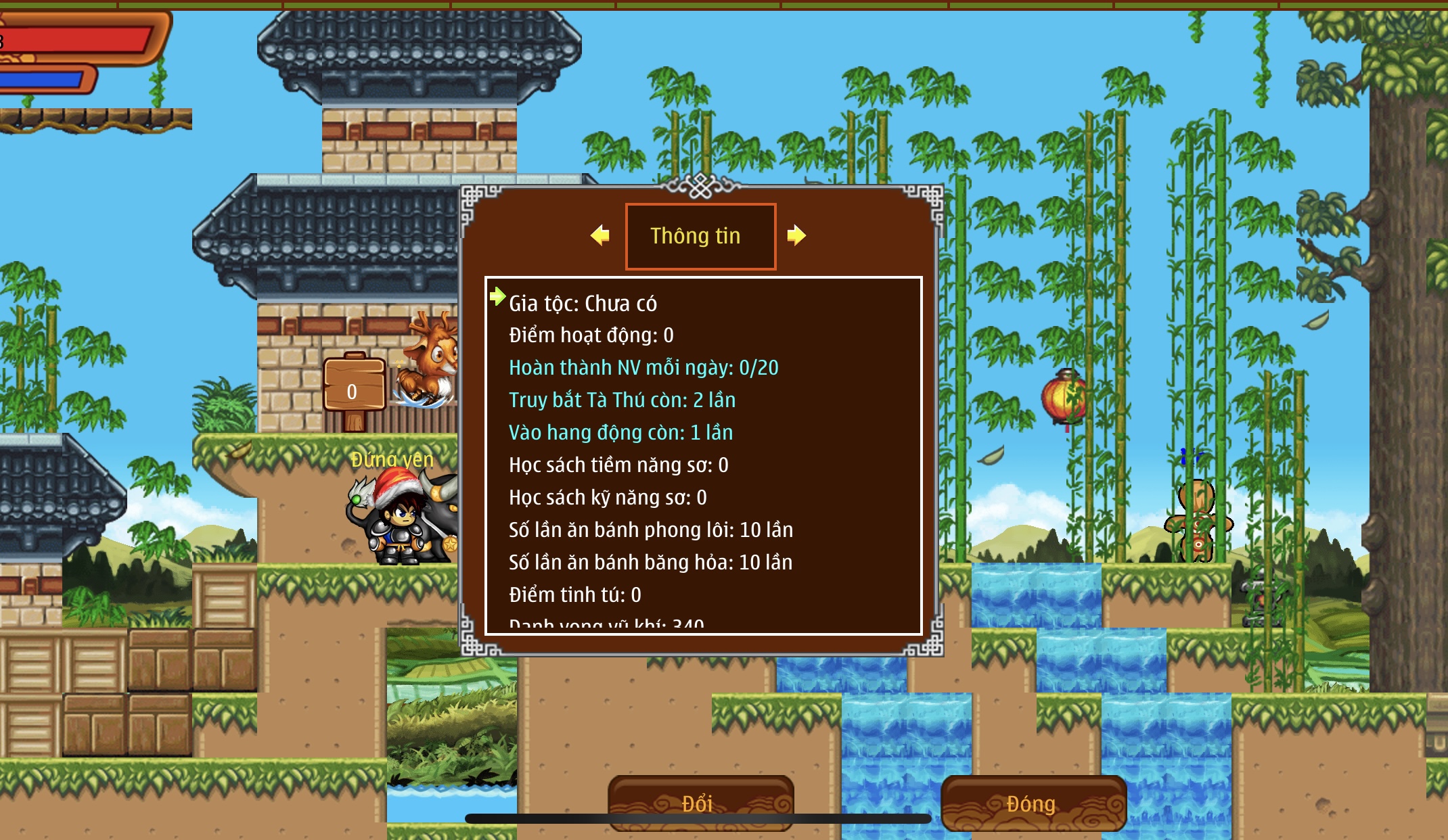Select the Điểm tinh tú row
This screenshot has height=840, width=1448.
point(574,595)
